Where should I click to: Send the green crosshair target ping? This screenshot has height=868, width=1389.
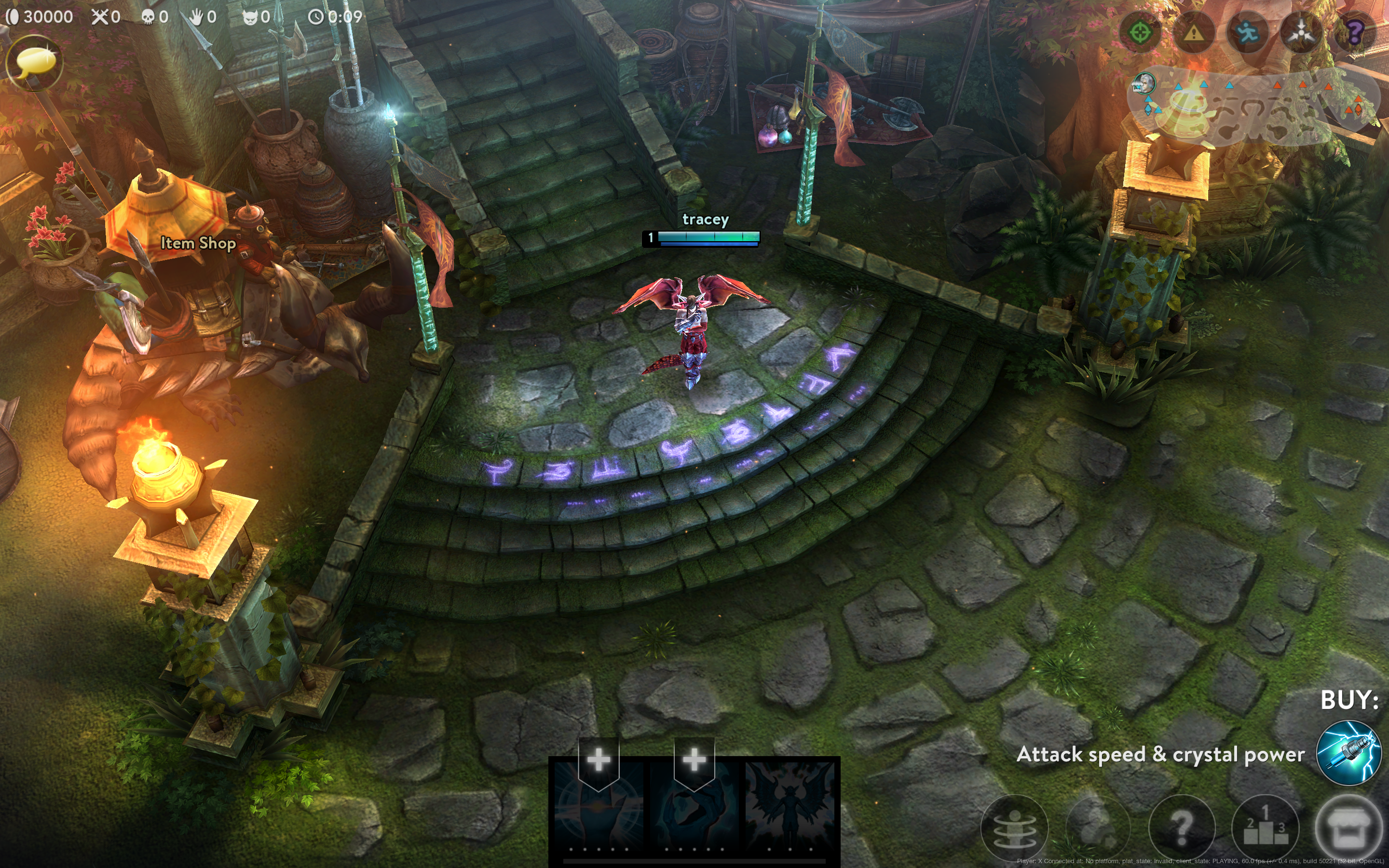[x=1140, y=33]
